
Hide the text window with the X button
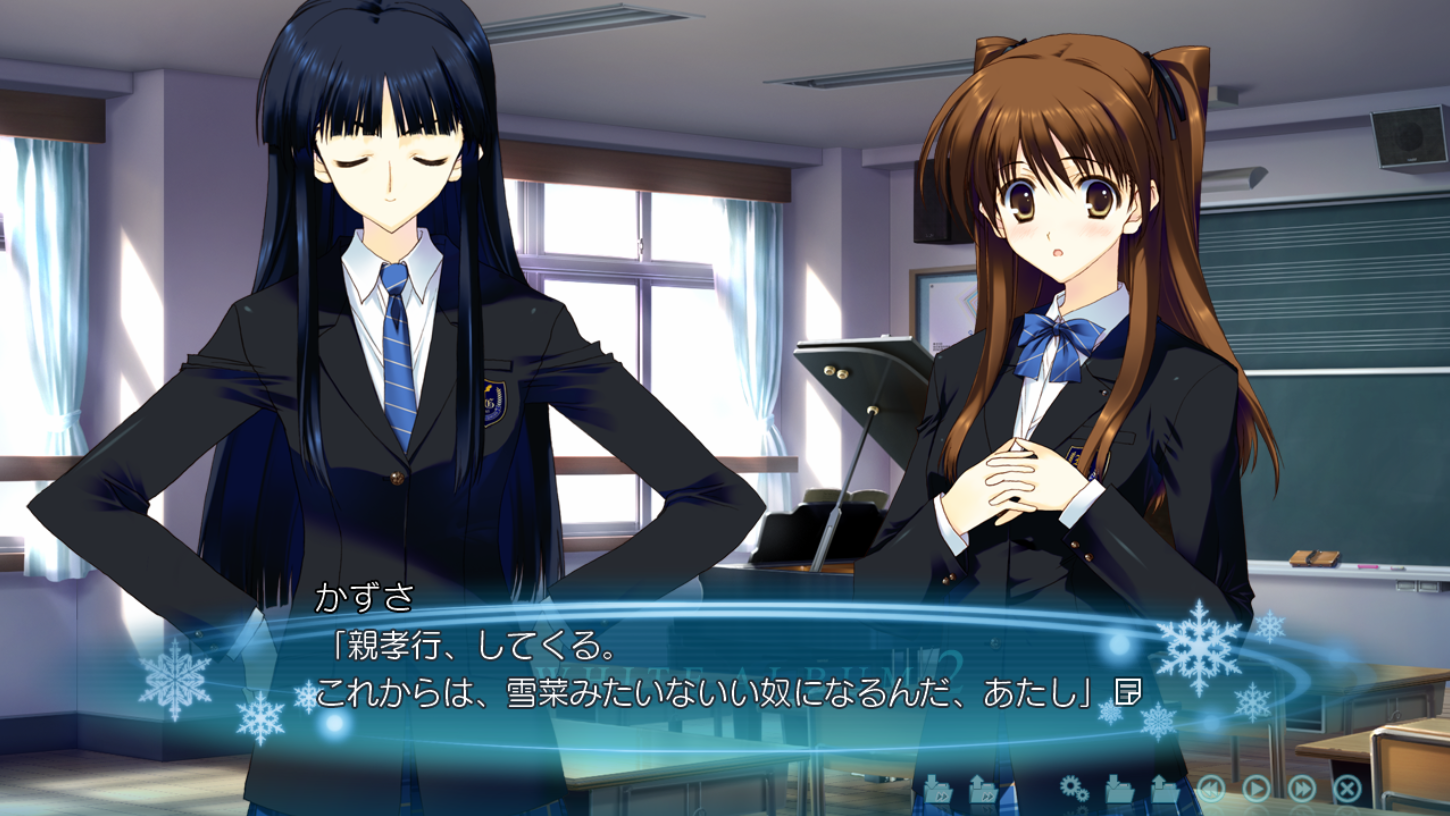pos(1347,789)
